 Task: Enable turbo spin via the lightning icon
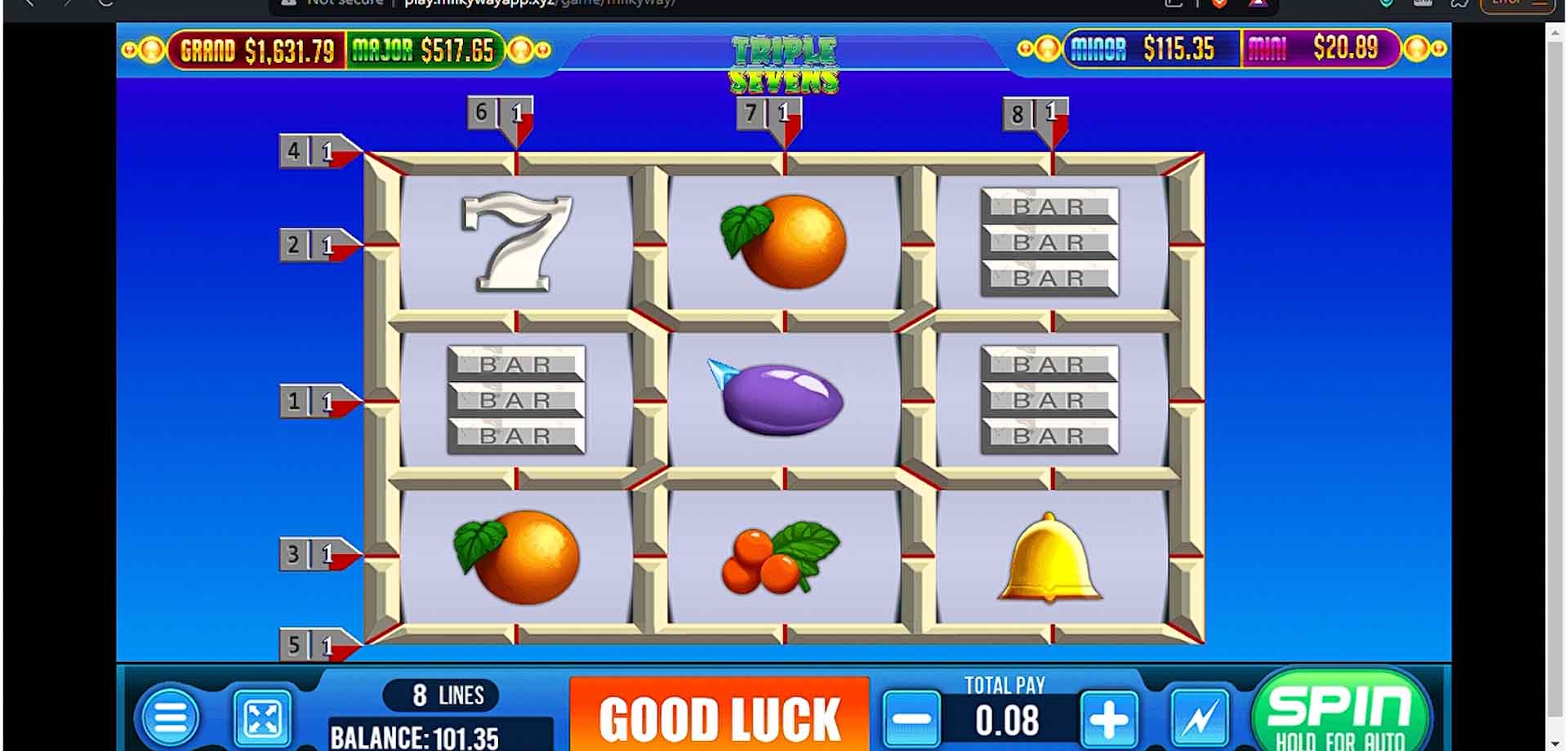[1197, 717]
